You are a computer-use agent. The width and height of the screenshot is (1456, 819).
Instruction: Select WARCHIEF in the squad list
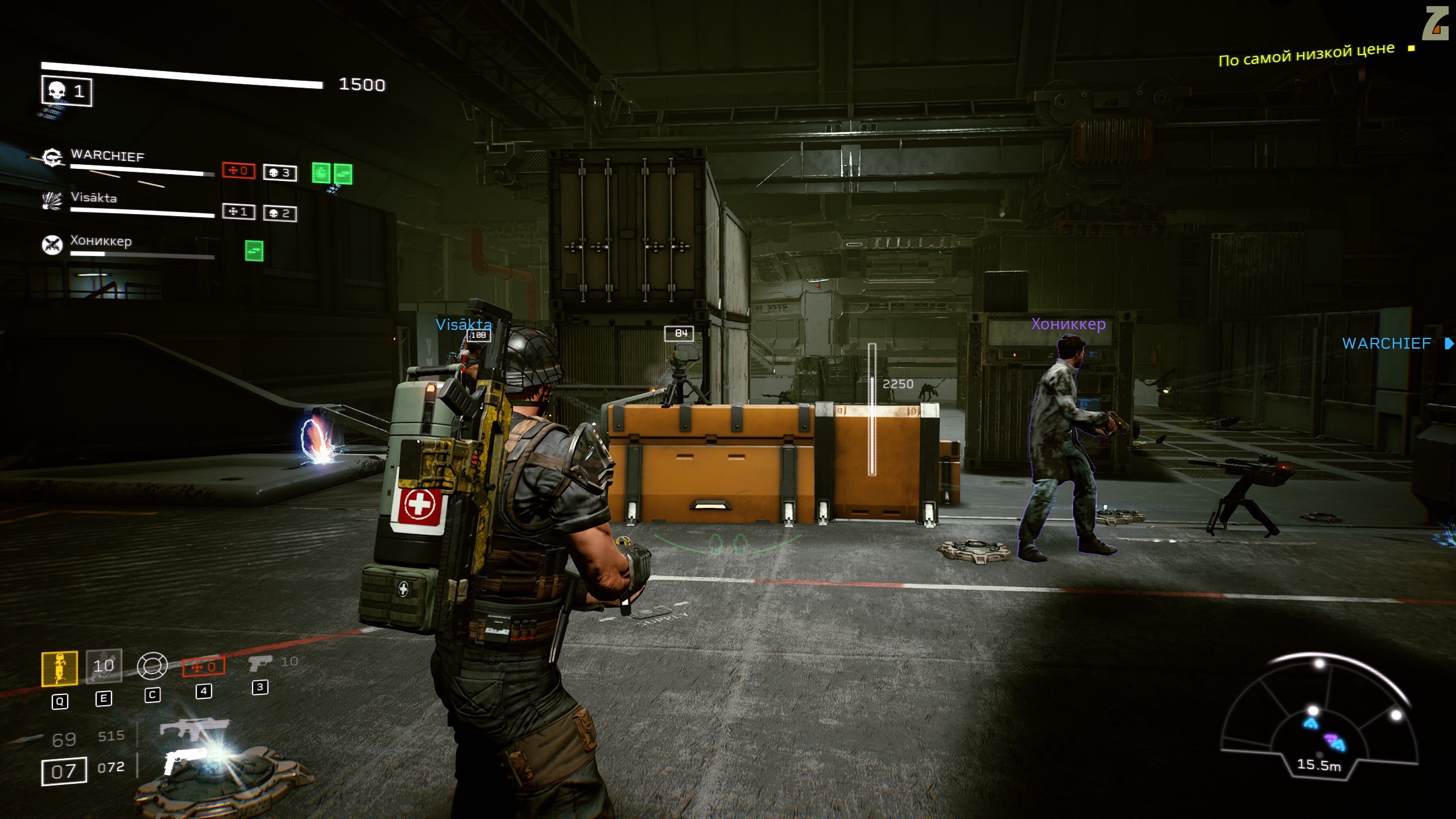point(107,156)
